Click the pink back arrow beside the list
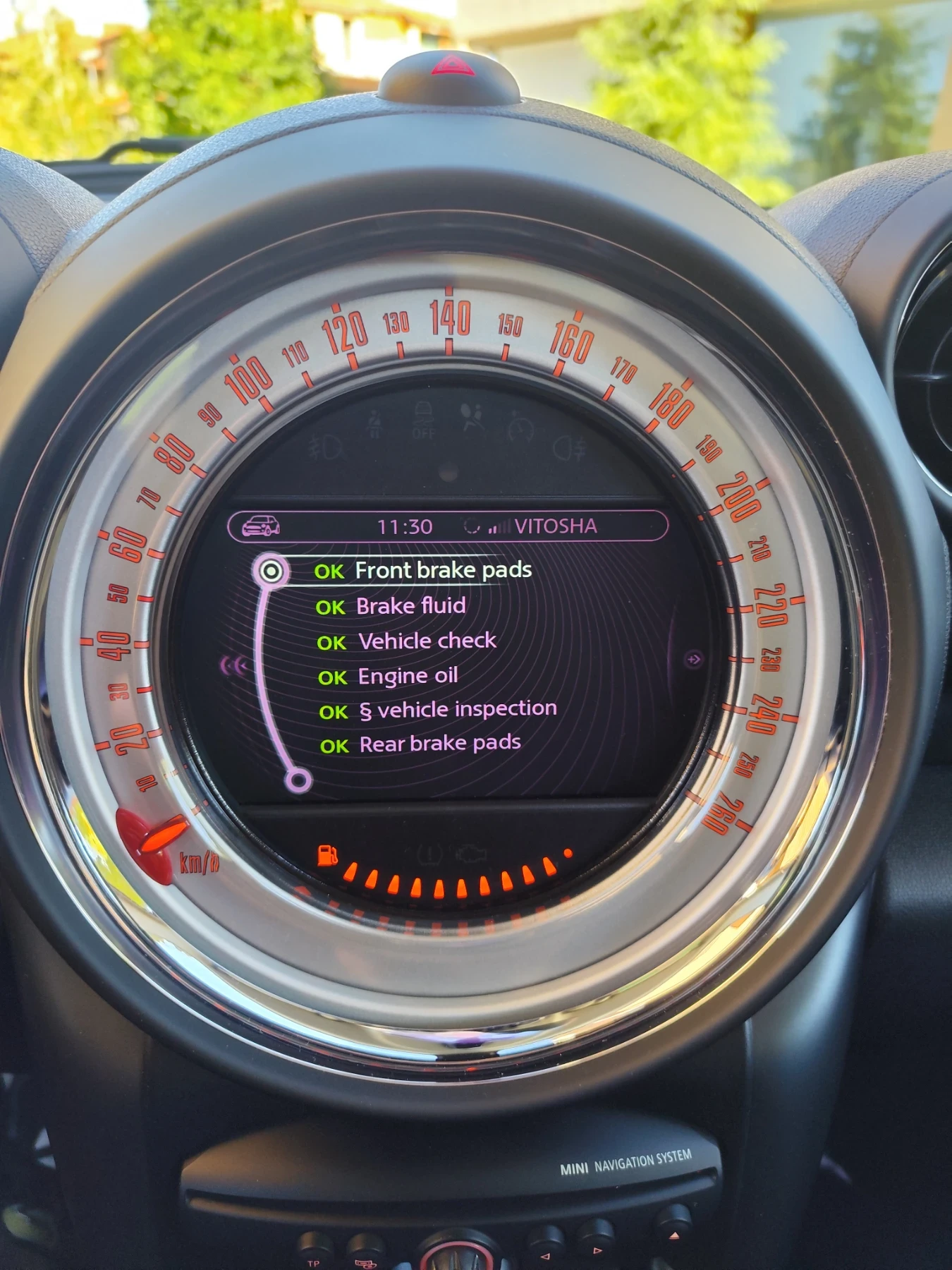The image size is (952, 1270). pos(234,665)
